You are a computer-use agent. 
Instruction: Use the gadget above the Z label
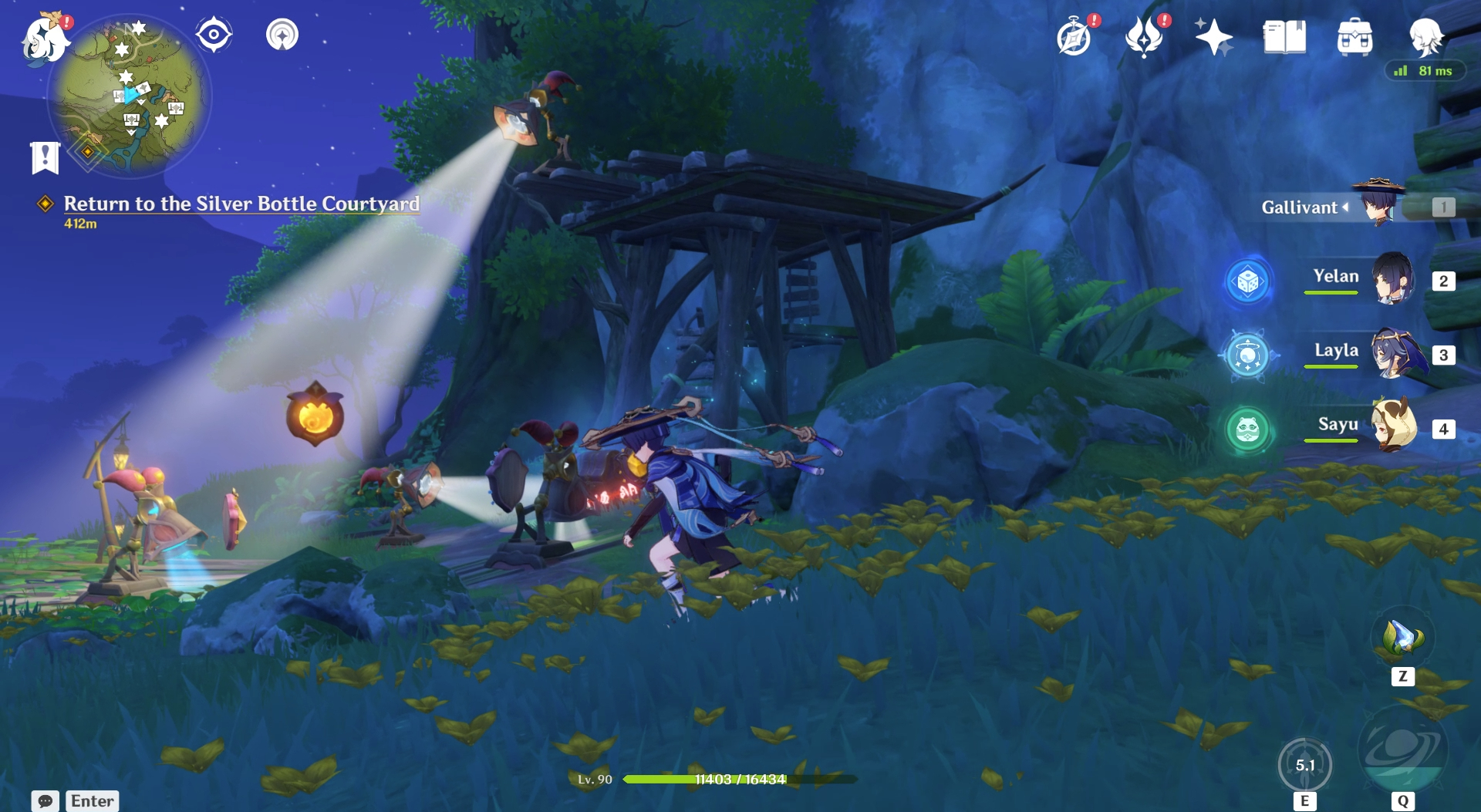tap(1402, 638)
